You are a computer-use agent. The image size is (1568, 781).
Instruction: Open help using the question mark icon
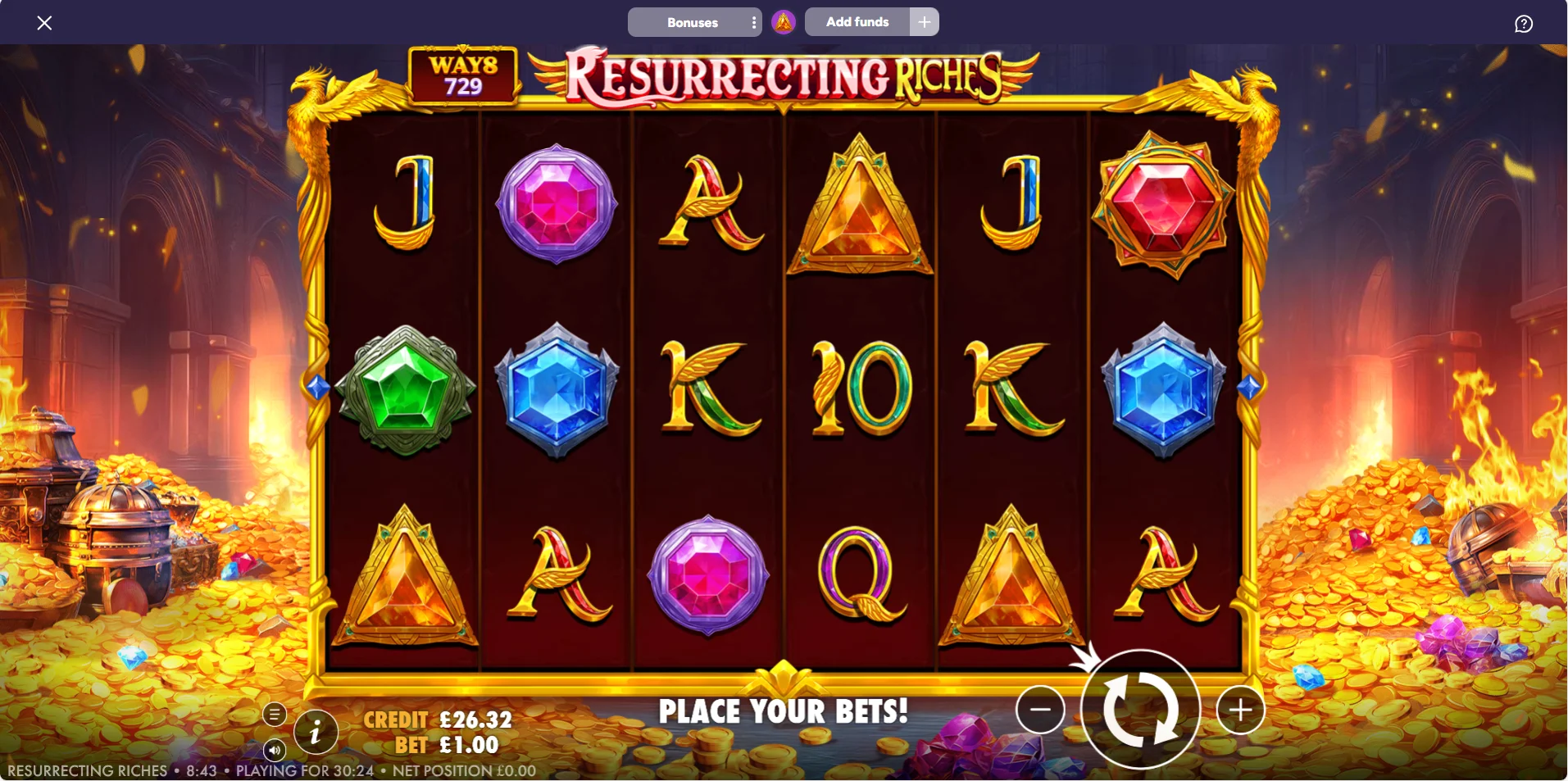(1524, 22)
